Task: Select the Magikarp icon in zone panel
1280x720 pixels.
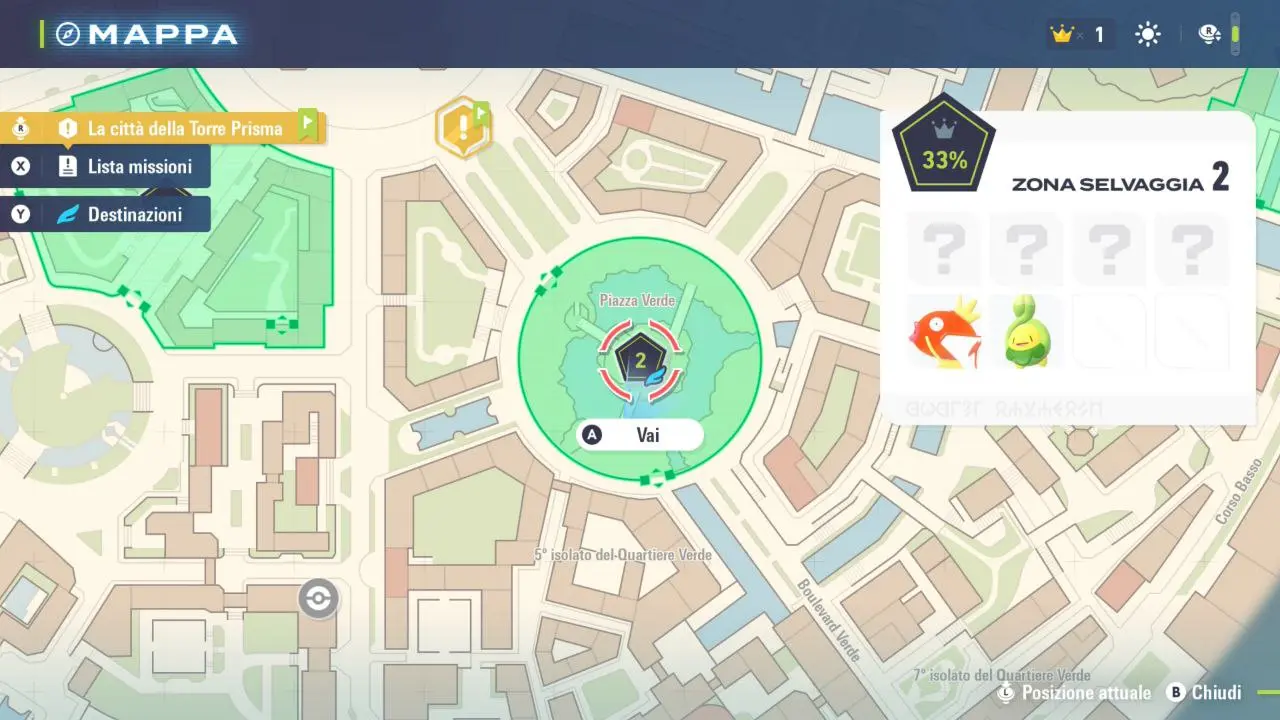Action: point(944,332)
